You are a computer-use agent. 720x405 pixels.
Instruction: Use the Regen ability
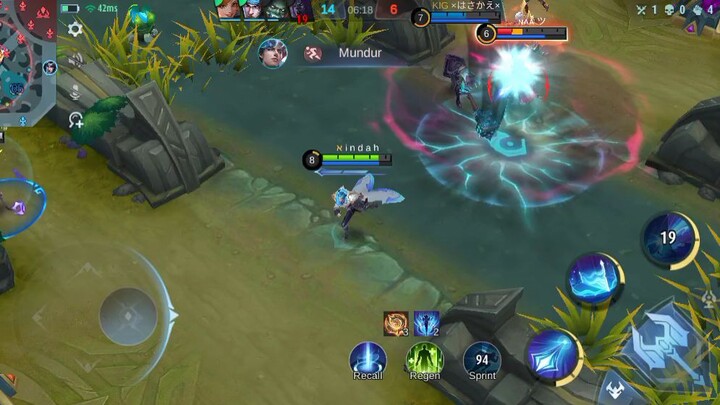[x=424, y=359]
